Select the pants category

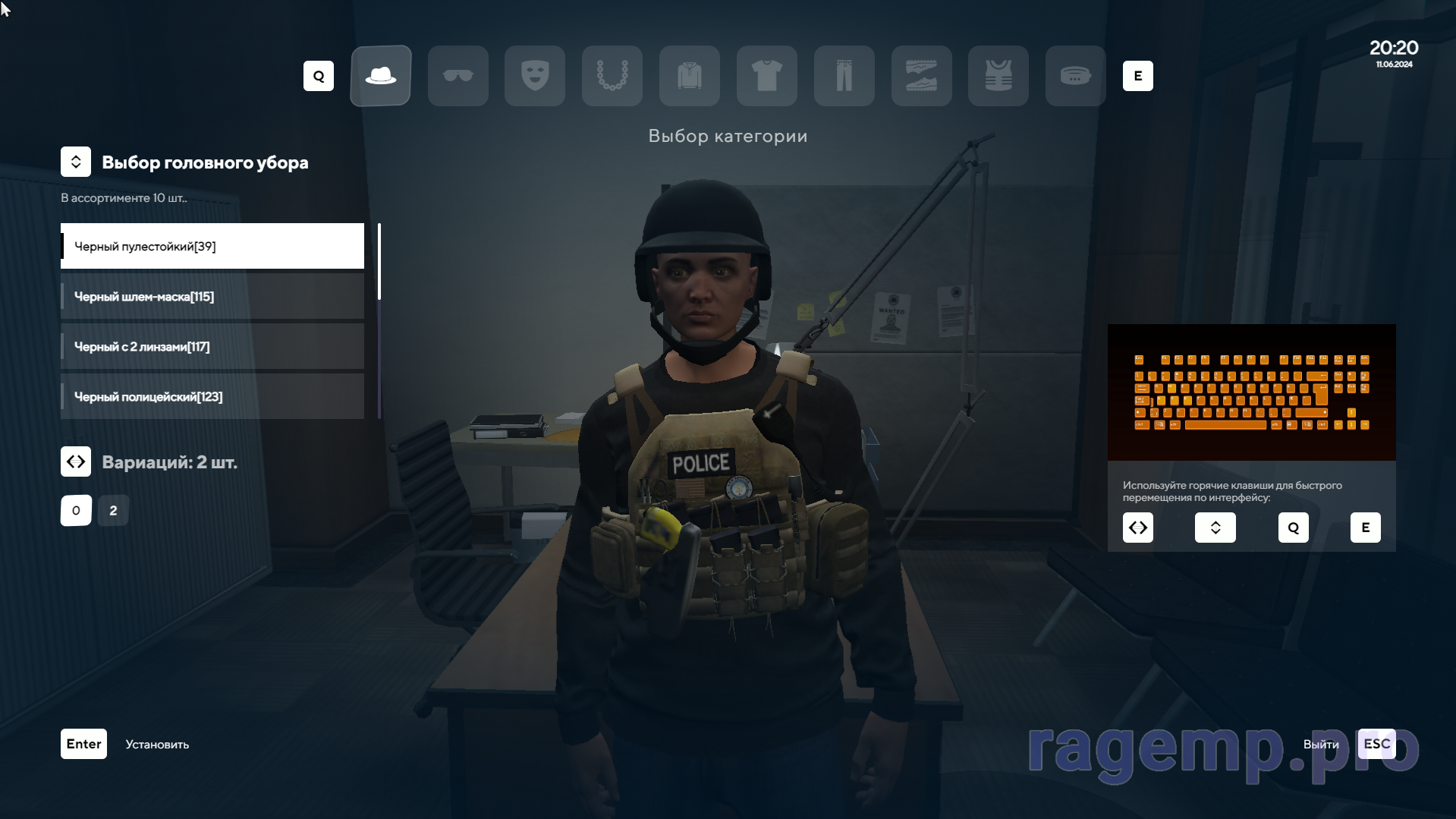(844, 76)
